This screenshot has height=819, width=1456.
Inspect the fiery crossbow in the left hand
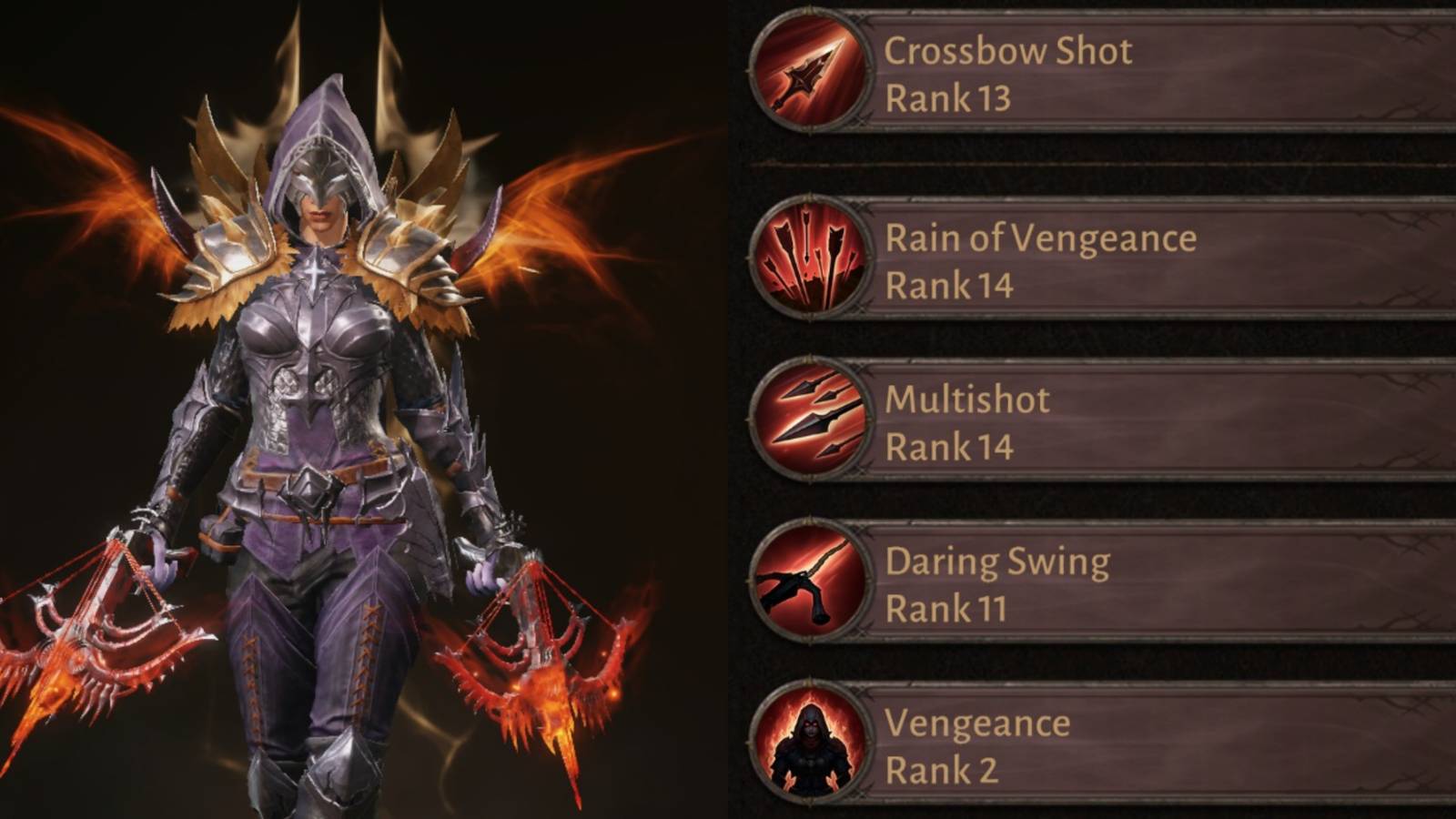[x=91, y=637]
